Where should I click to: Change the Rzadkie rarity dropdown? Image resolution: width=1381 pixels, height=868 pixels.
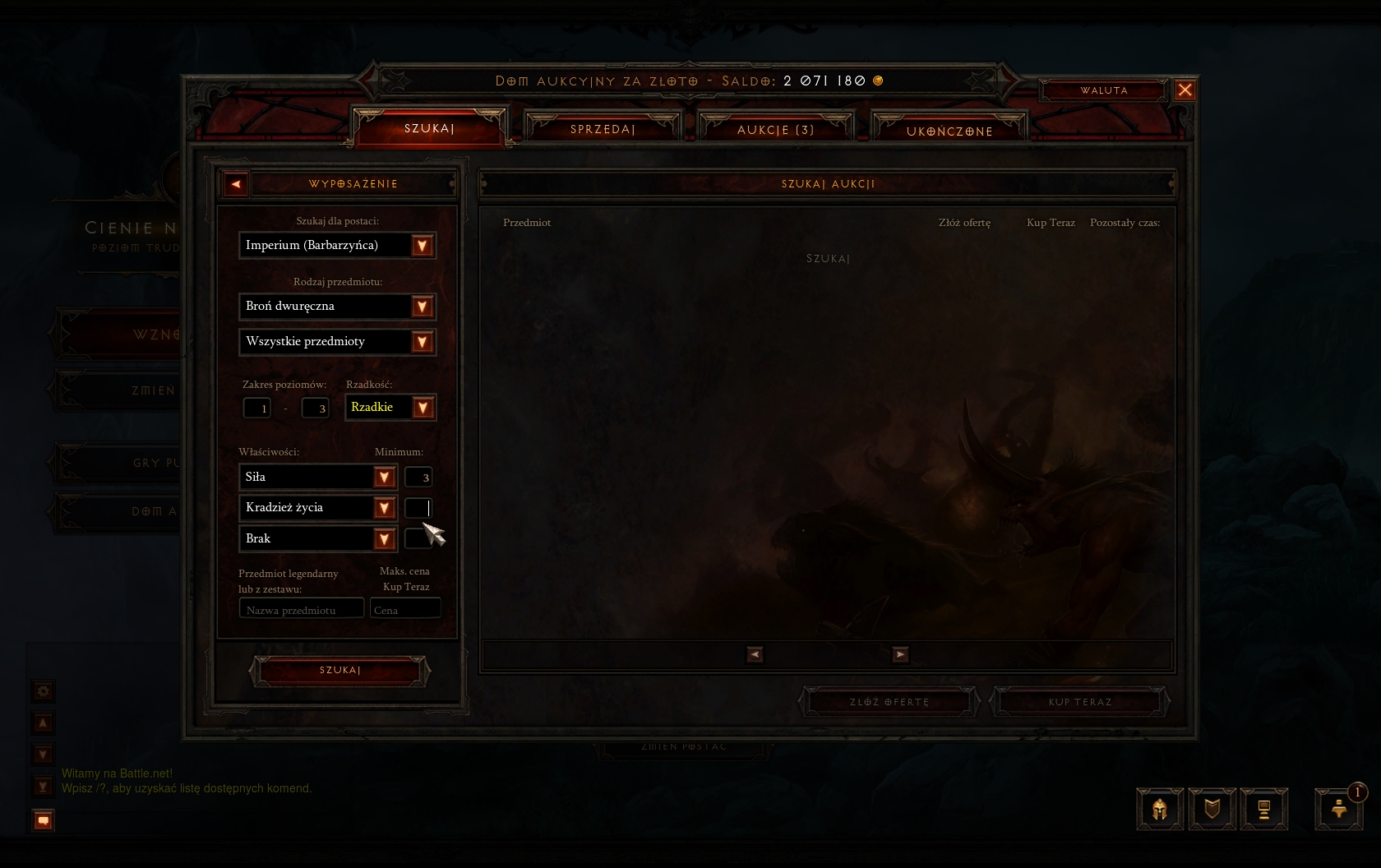click(422, 408)
